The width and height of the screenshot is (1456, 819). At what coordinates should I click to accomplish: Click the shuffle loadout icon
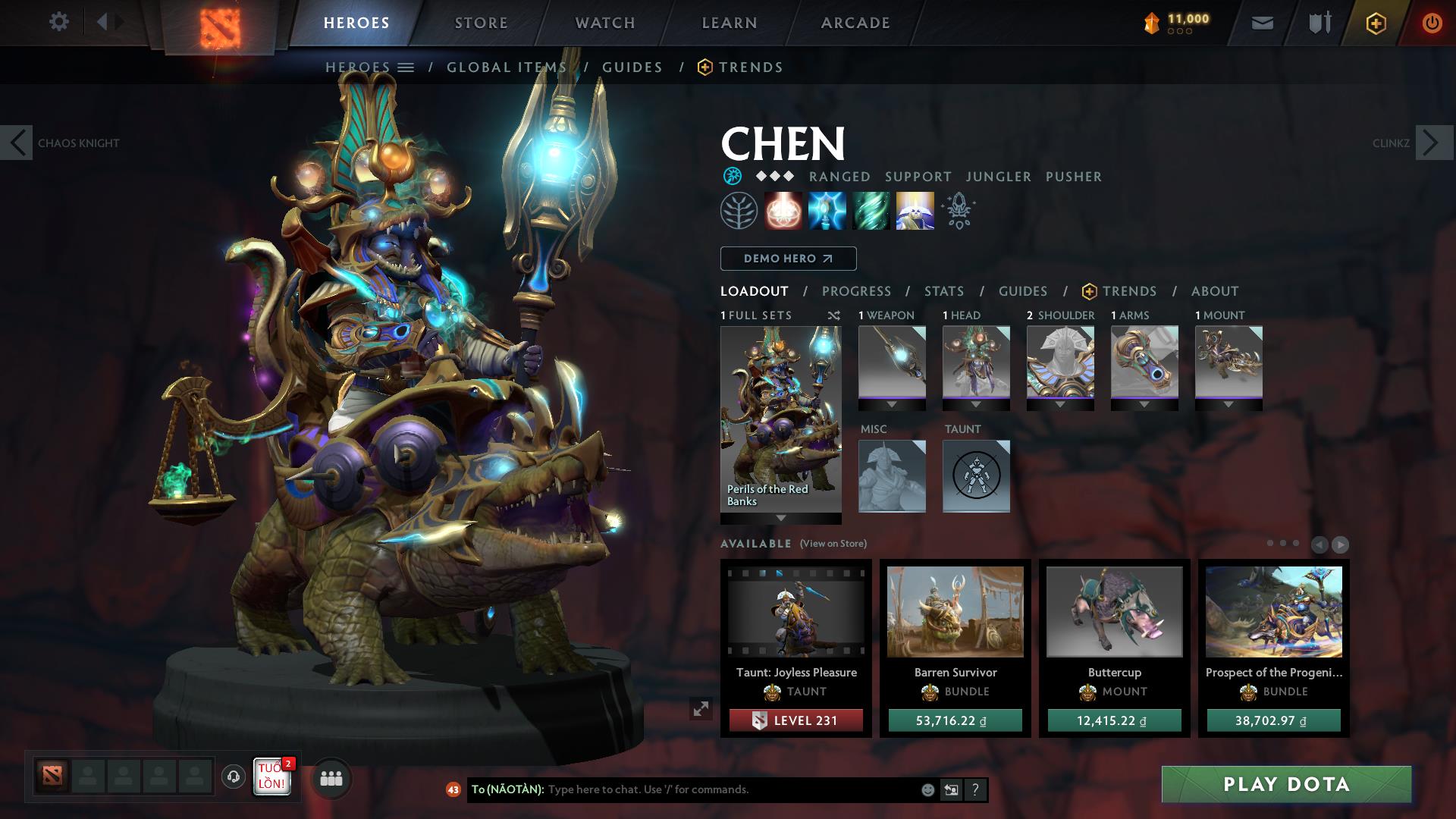(x=833, y=315)
